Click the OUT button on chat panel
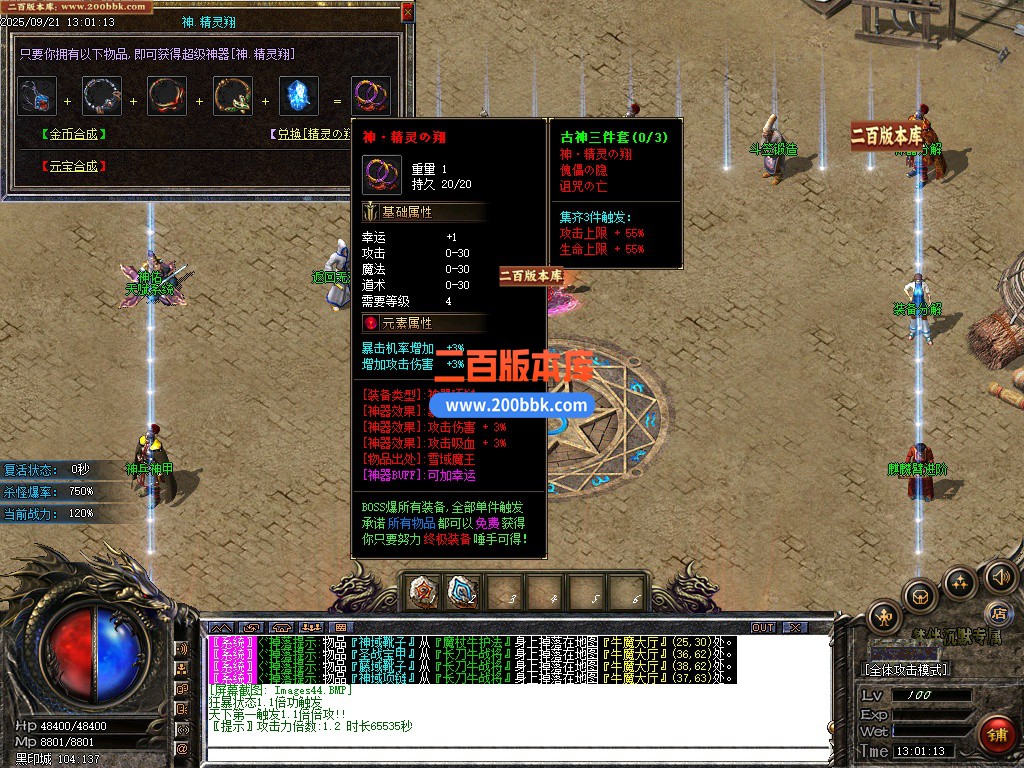 [x=763, y=628]
